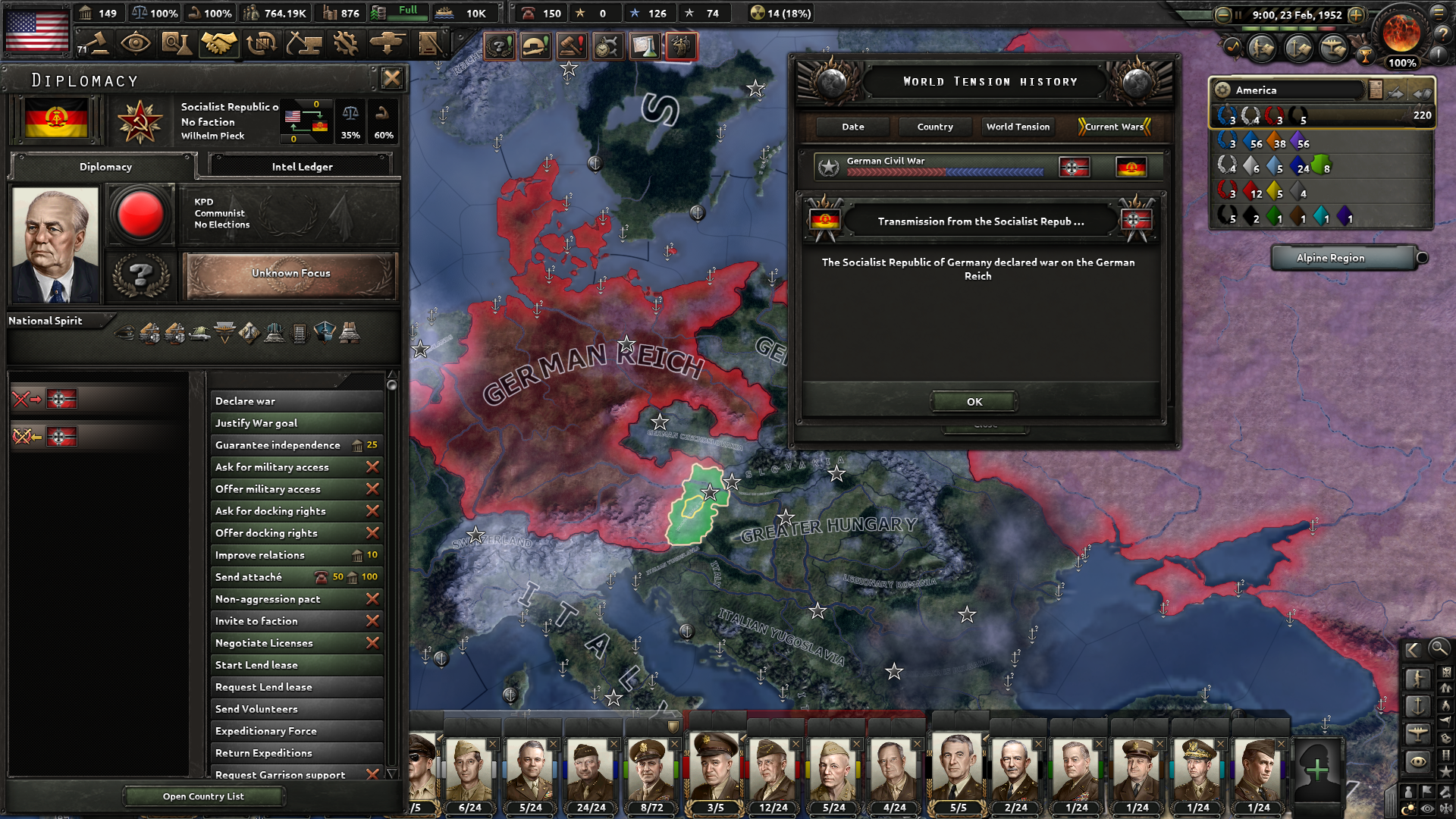1456x819 pixels.
Task: Open the Research tab flask icon
Action: [x=176, y=43]
